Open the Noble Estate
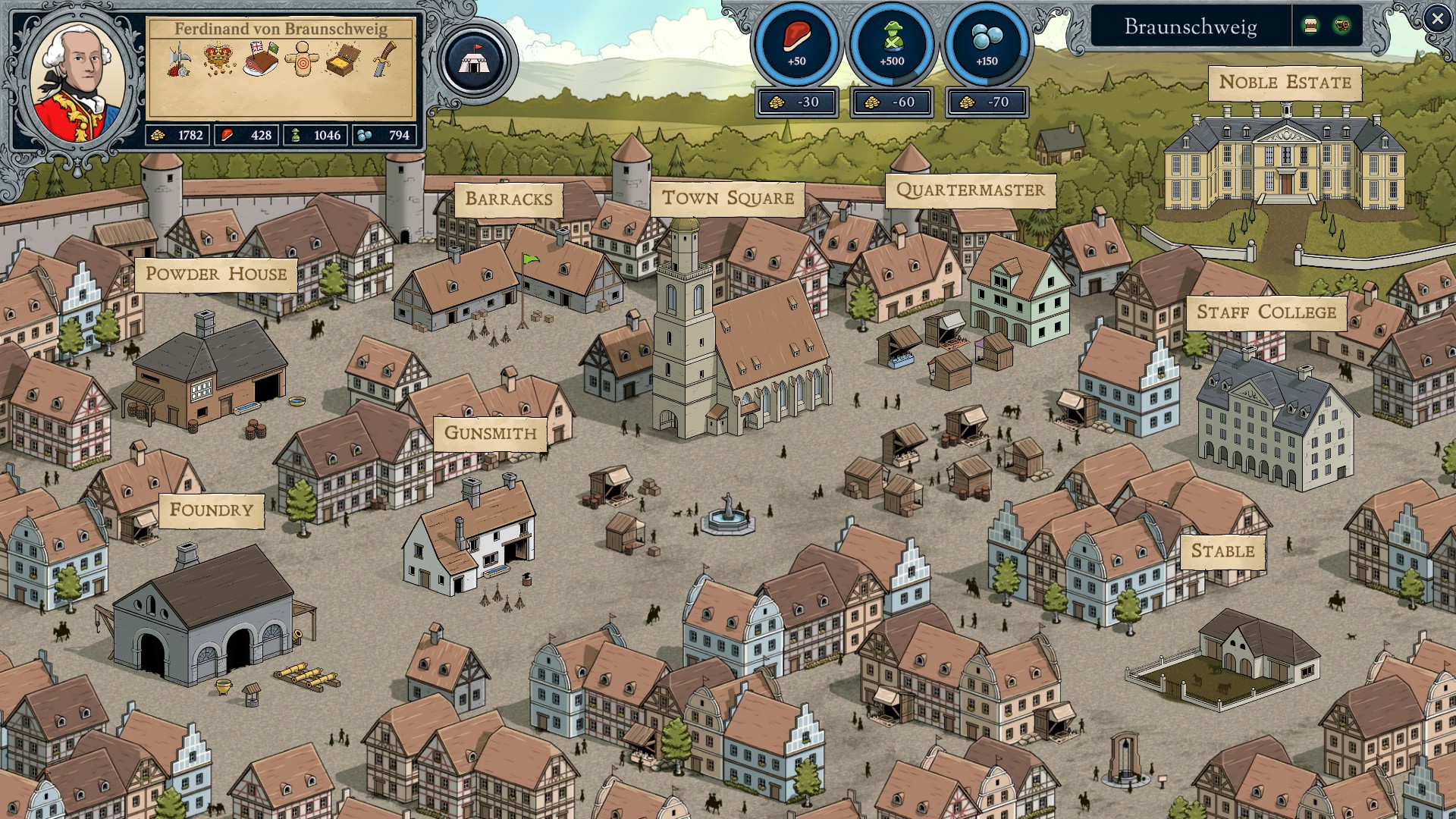The image size is (1456, 819). [1285, 83]
